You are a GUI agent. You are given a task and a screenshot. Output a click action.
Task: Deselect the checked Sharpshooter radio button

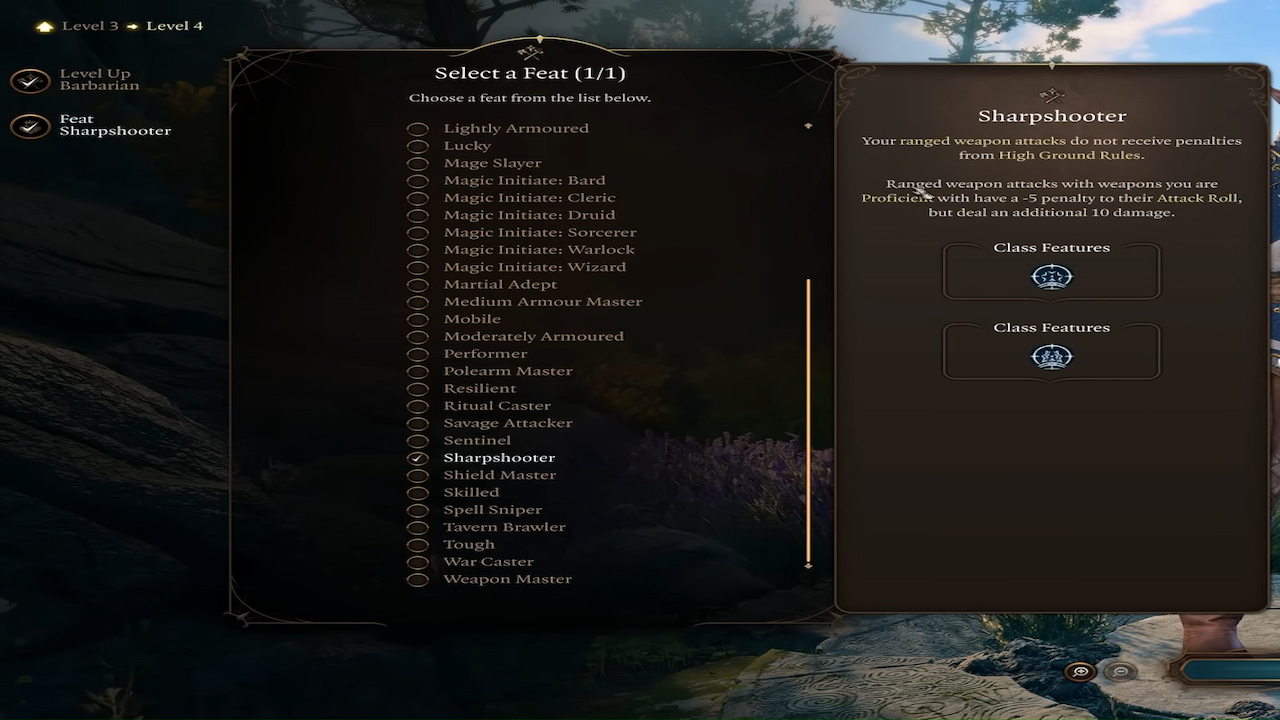(x=417, y=457)
